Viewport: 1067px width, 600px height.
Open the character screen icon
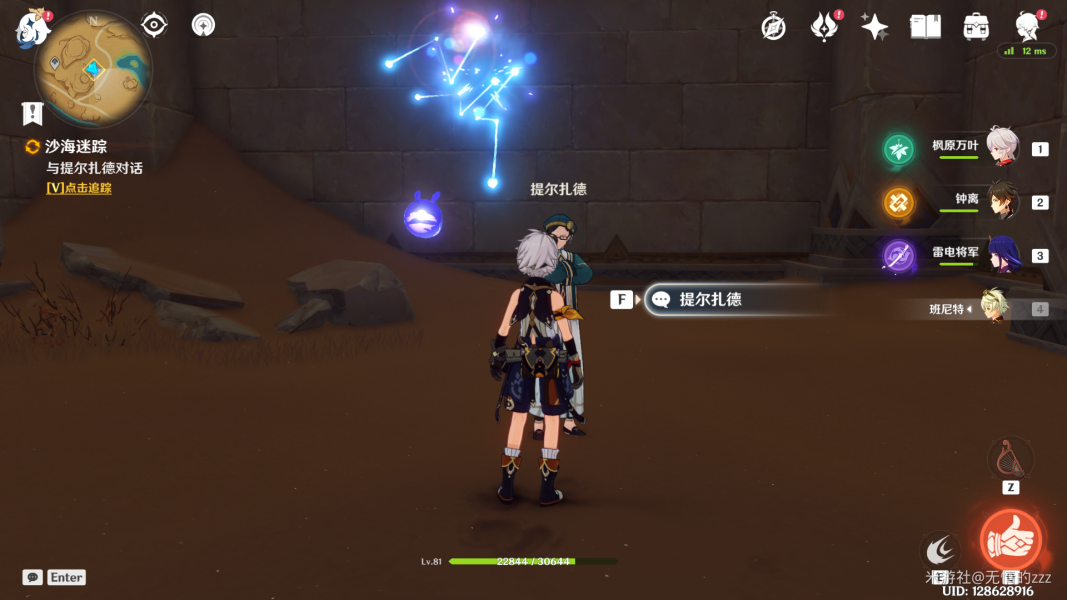(1027, 27)
